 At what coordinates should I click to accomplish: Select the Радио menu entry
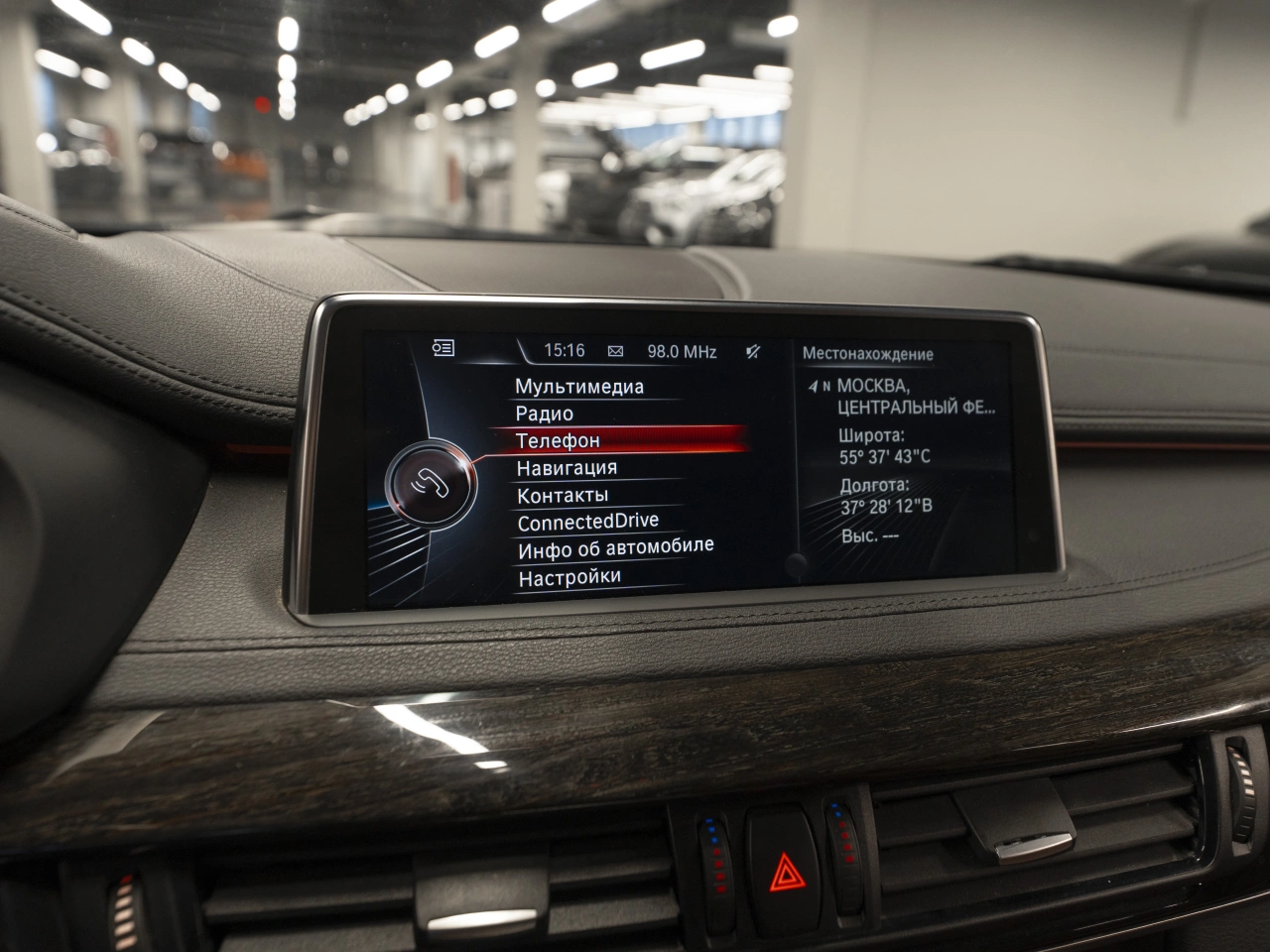(x=545, y=414)
